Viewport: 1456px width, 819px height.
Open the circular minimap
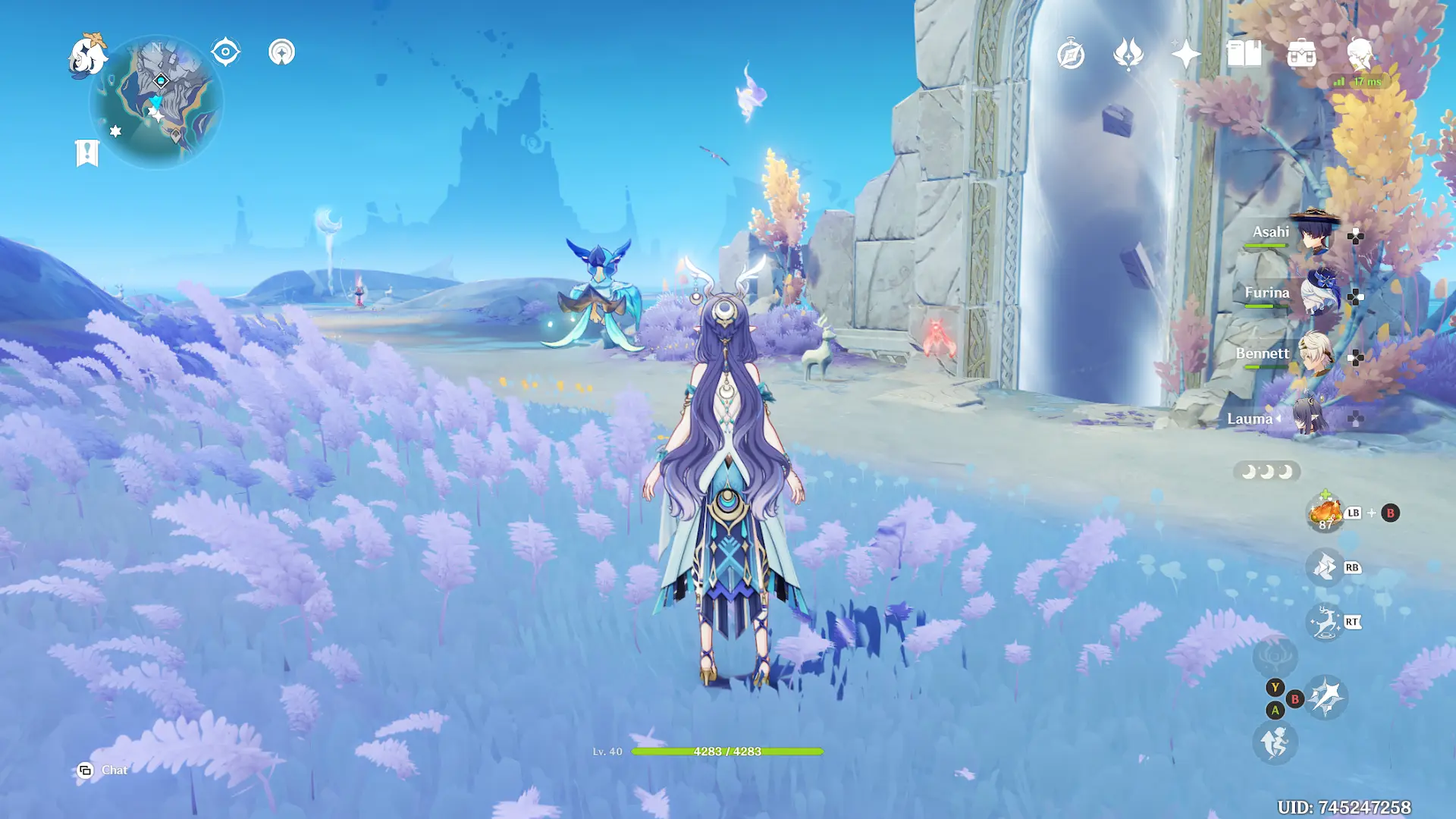[157, 102]
